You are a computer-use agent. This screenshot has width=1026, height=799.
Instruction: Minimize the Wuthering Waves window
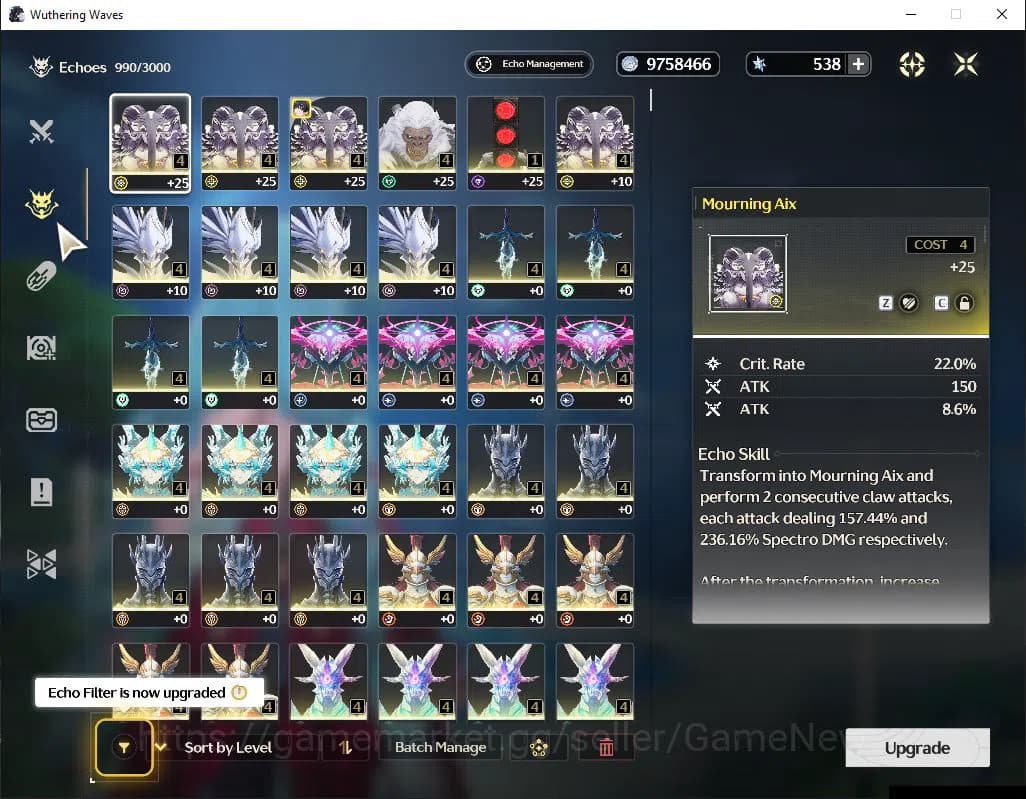910,14
